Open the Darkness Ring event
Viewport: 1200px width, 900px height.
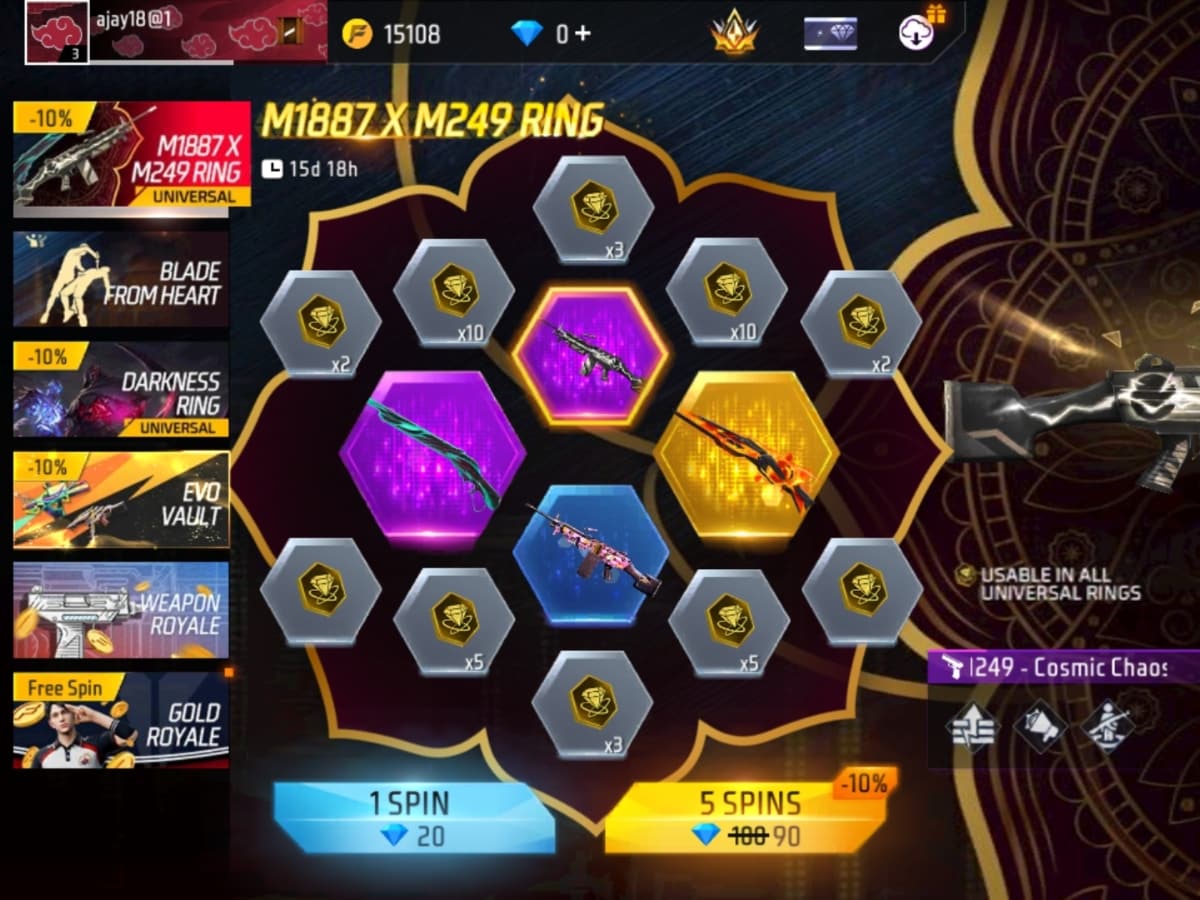121,390
